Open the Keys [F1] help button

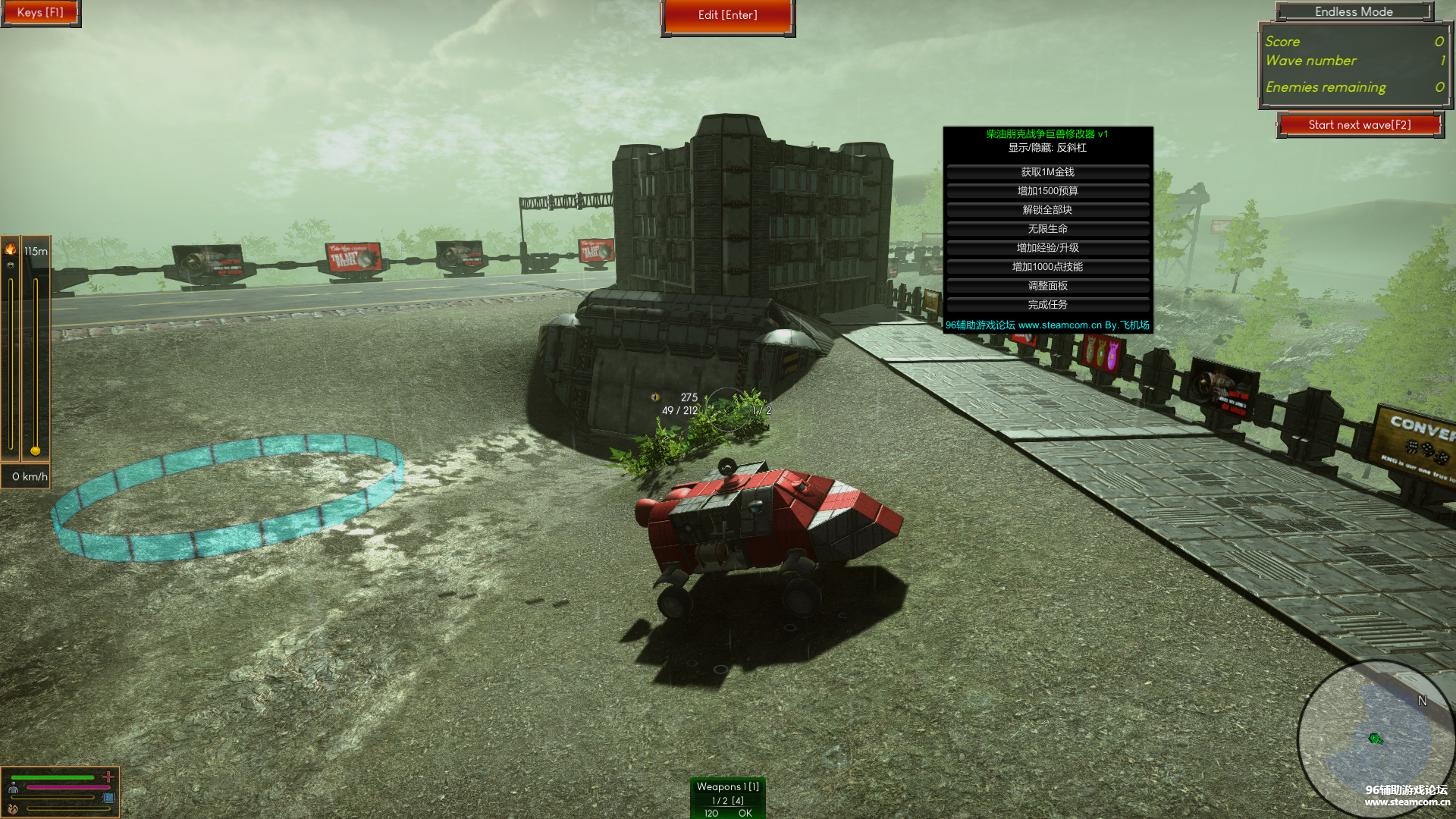click(40, 13)
